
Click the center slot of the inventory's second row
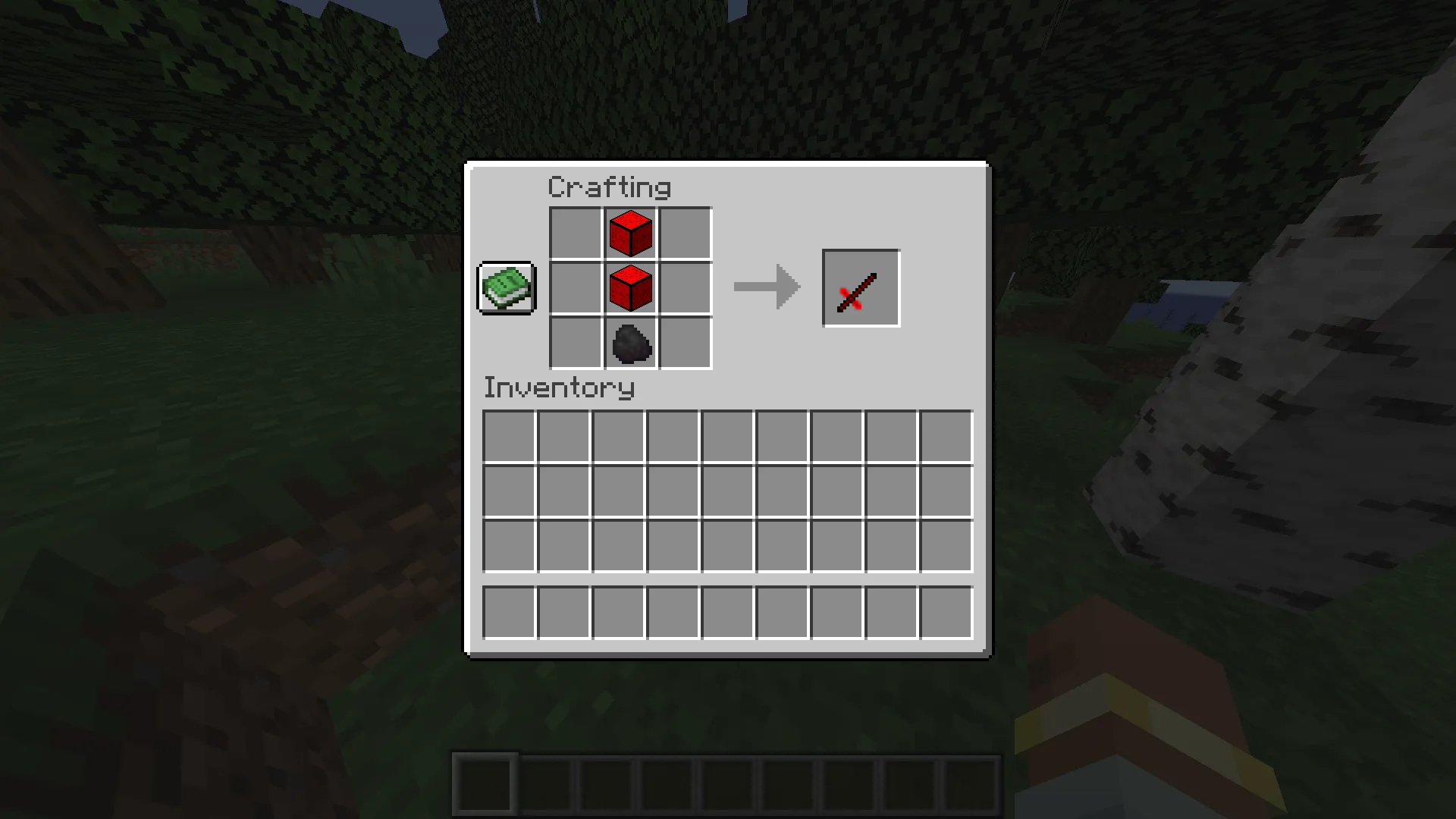(726, 491)
